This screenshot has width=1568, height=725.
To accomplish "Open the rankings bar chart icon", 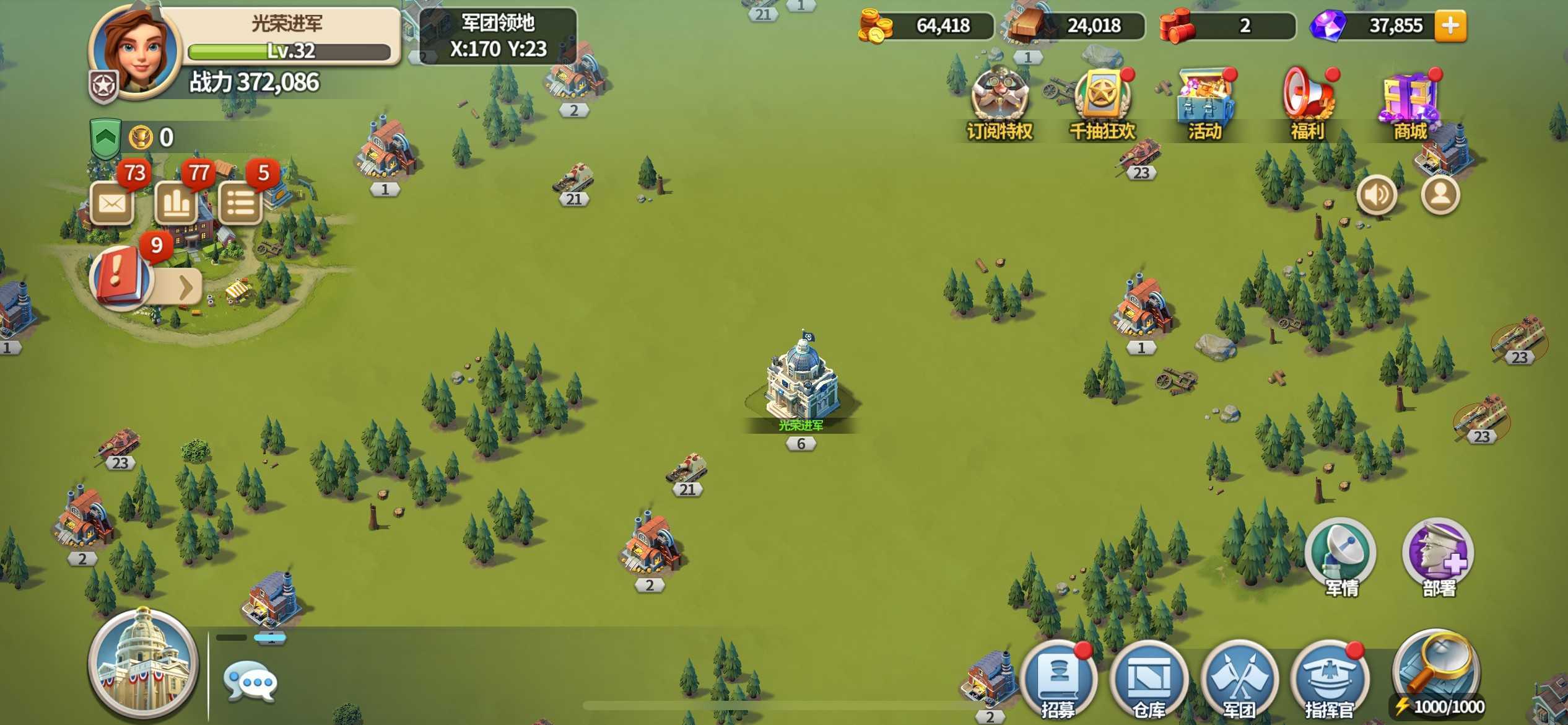I will 176,203.
